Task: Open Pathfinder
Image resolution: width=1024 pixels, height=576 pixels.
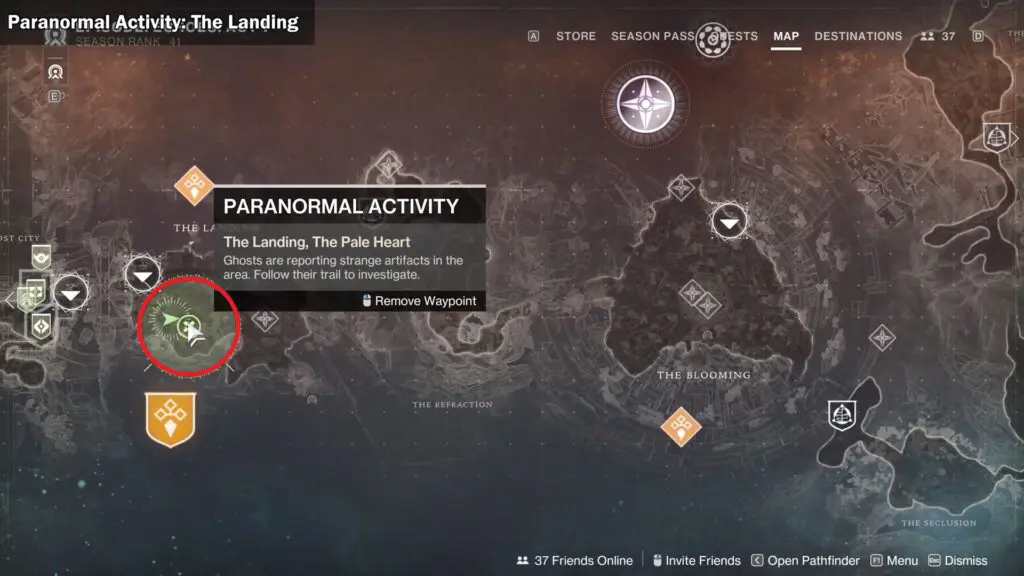Action: click(806, 561)
